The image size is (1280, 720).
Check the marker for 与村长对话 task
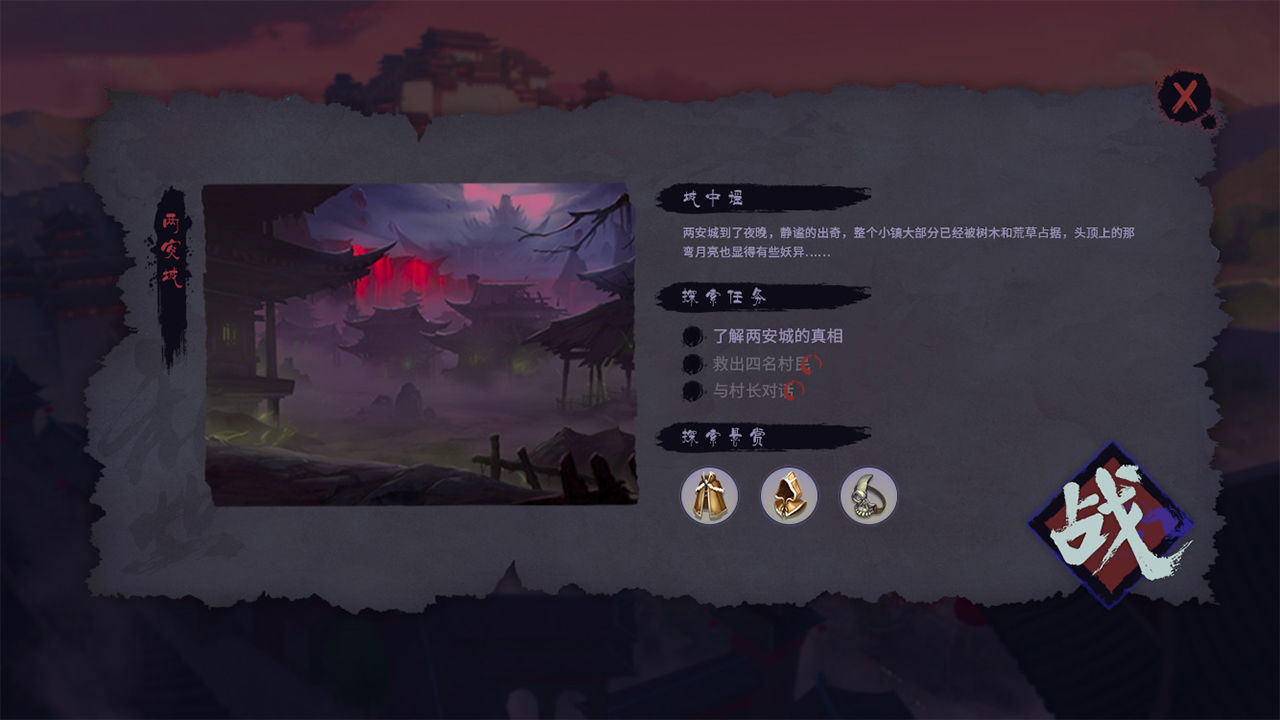pyautogui.click(x=691, y=391)
